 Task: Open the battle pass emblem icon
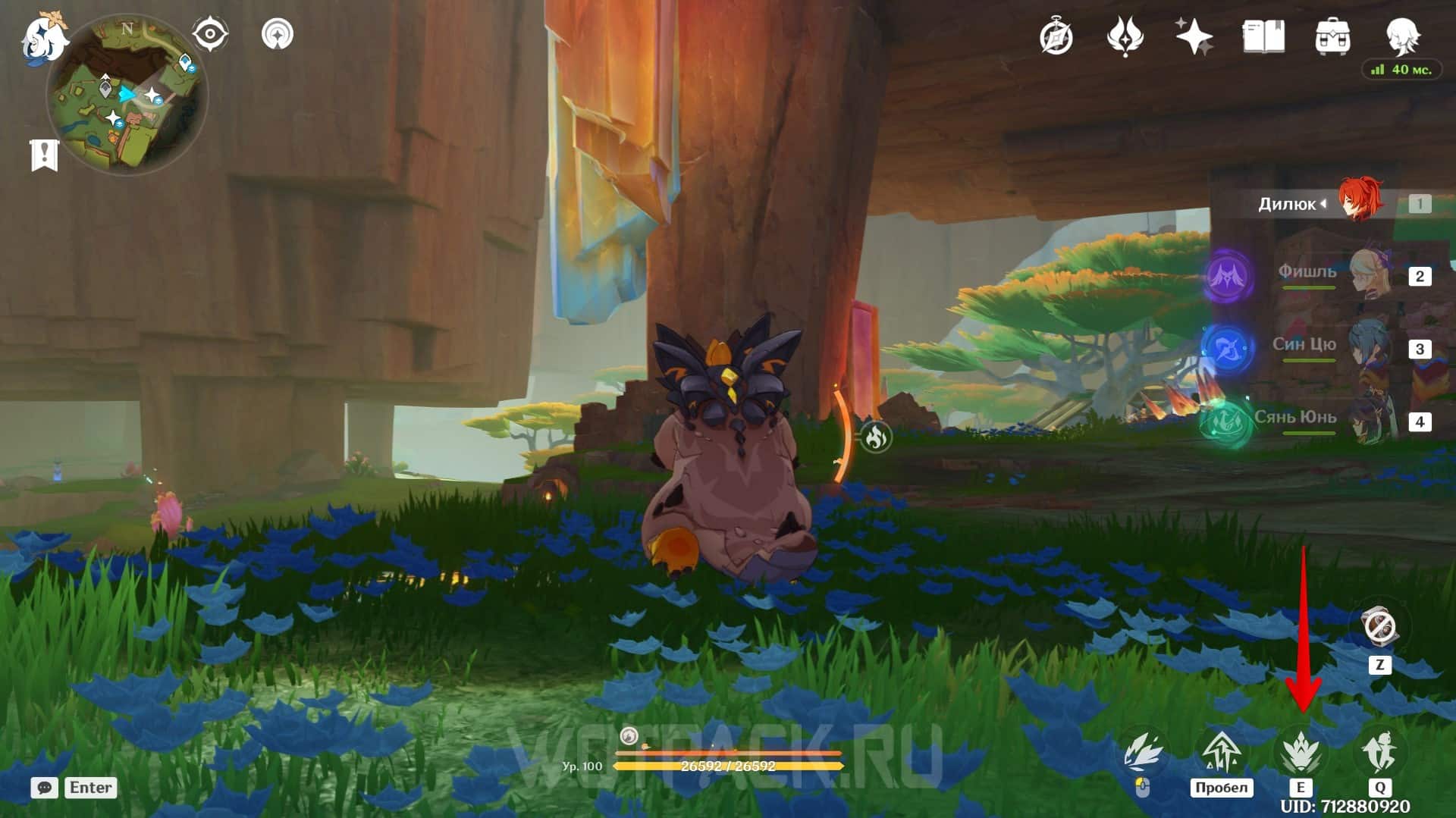pos(1125,36)
